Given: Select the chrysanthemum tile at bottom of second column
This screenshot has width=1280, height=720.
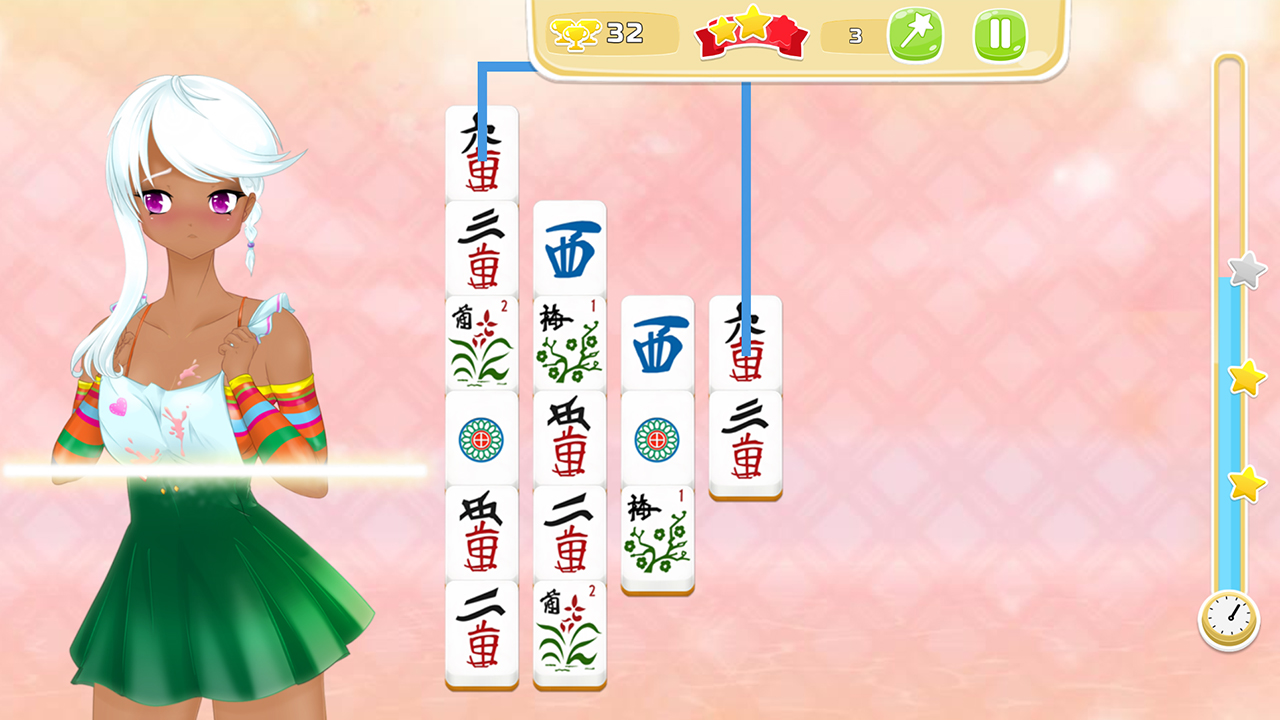Looking at the screenshot, I should coord(568,635).
